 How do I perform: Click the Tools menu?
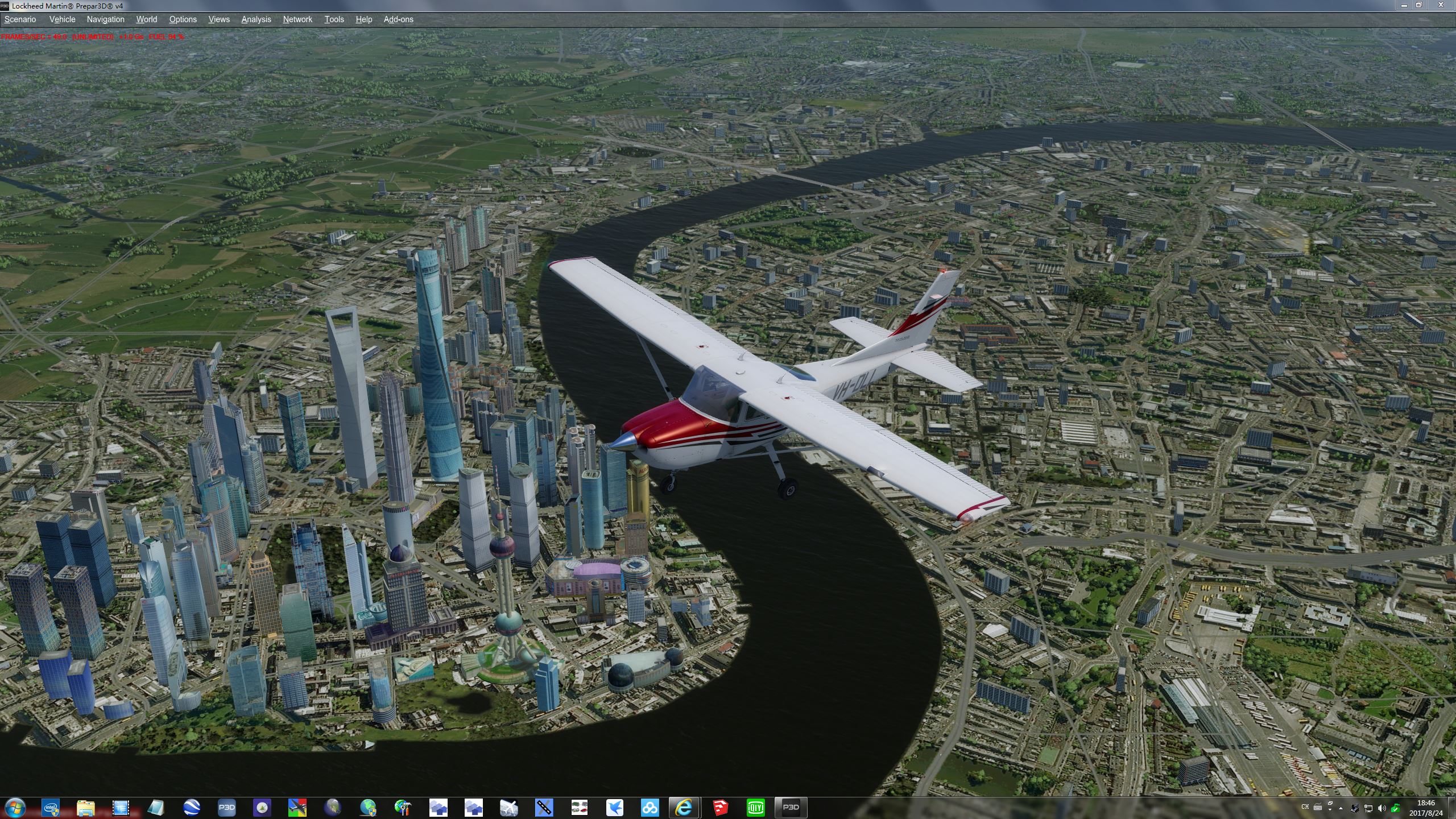(x=334, y=19)
